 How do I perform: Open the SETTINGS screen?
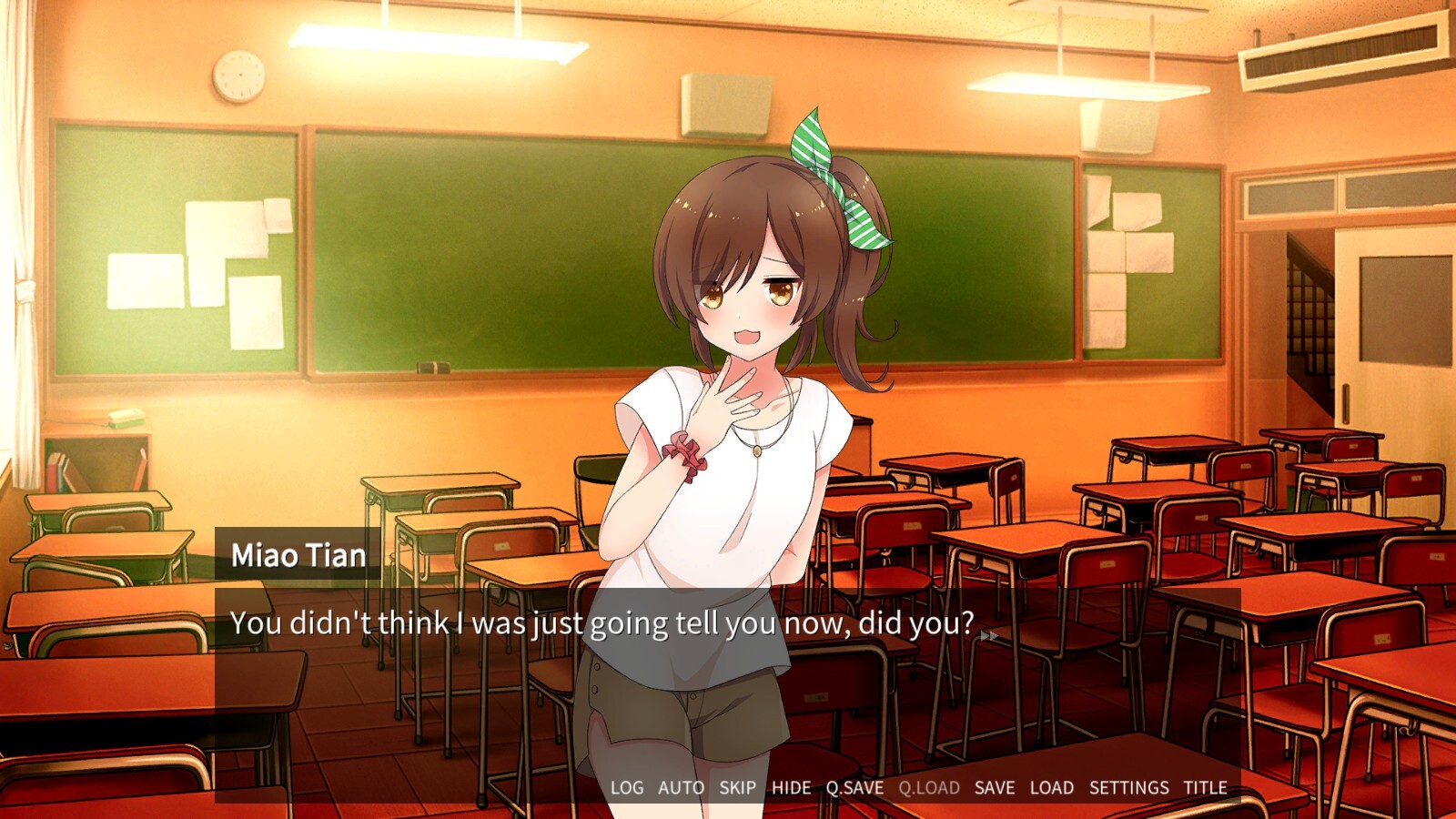tap(1128, 788)
